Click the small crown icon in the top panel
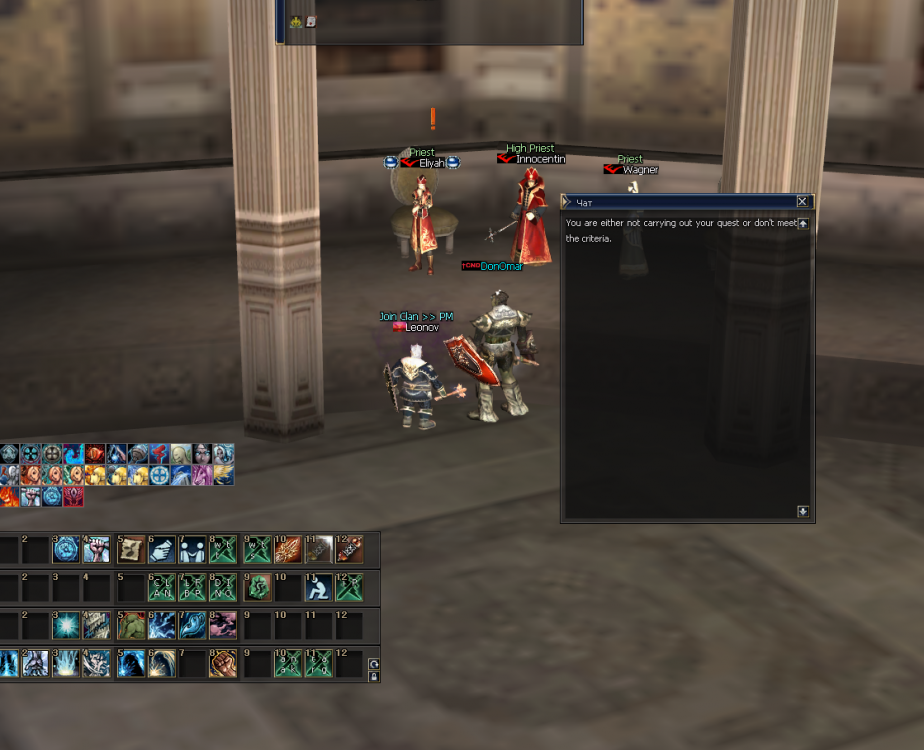 (x=296, y=21)
